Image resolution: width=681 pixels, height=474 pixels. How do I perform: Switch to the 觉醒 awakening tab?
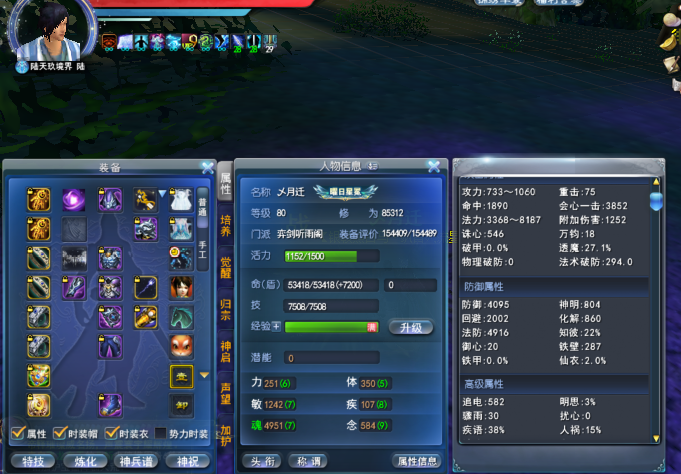[225, 269]
